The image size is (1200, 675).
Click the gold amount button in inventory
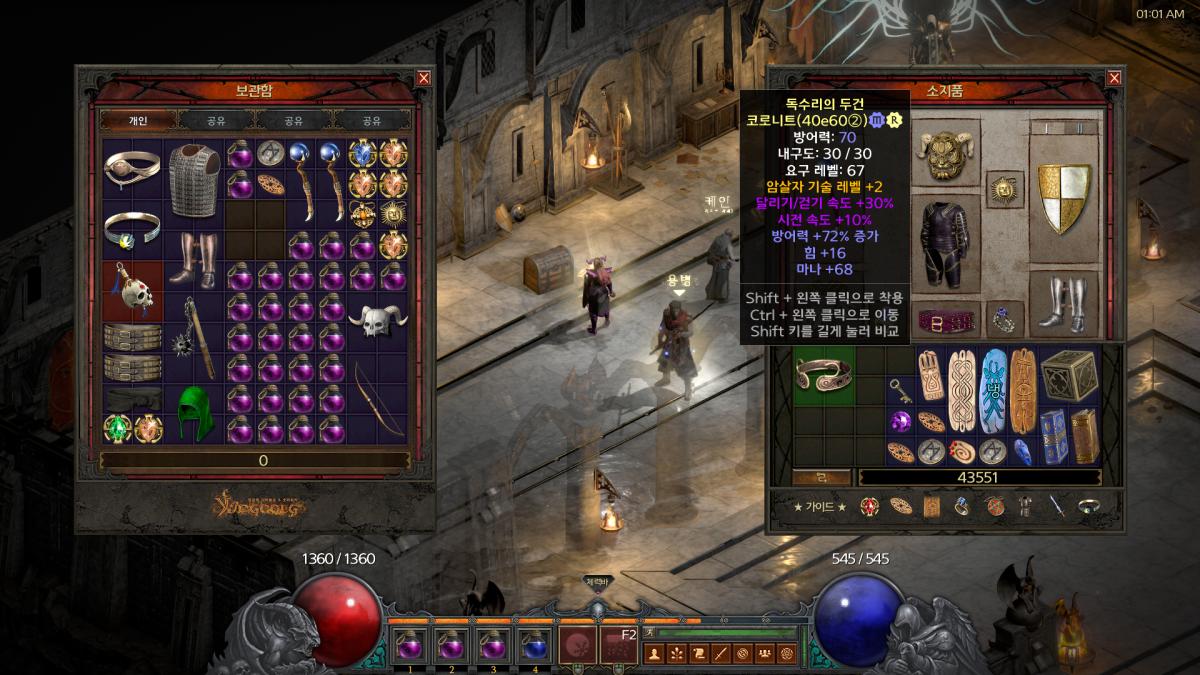(x=823, y=477)
